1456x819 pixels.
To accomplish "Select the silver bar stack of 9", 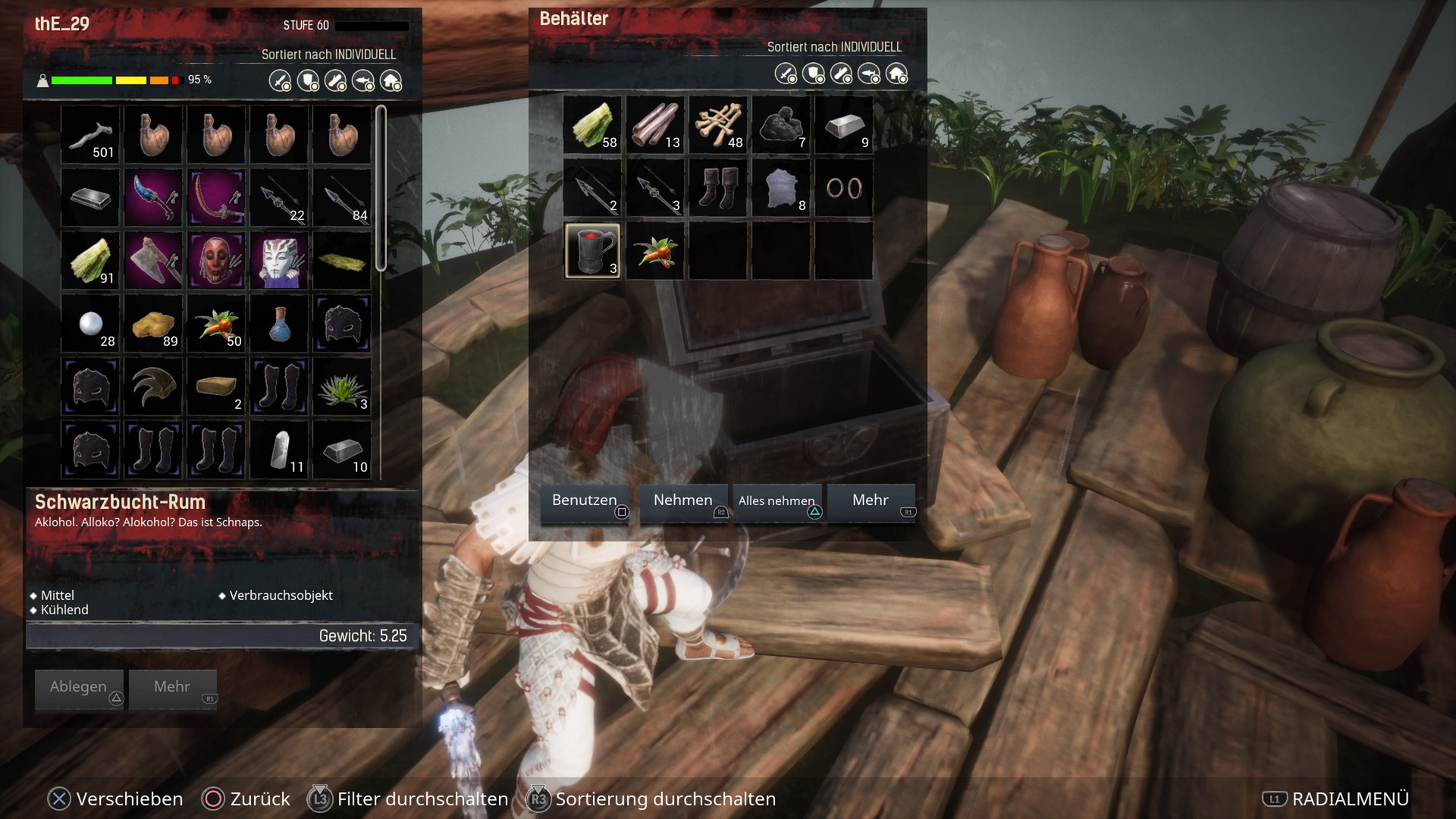I will [844, 125].
